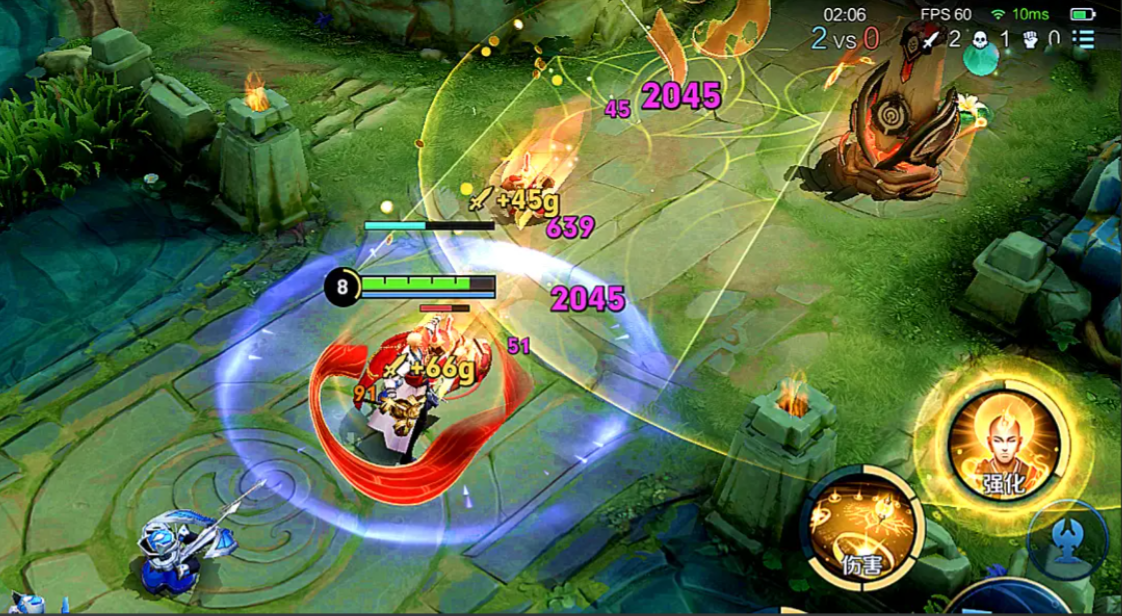The image size is (1122, 616).
Task: Open the scoreboard list icon
Action: [x=1084, y=39]
